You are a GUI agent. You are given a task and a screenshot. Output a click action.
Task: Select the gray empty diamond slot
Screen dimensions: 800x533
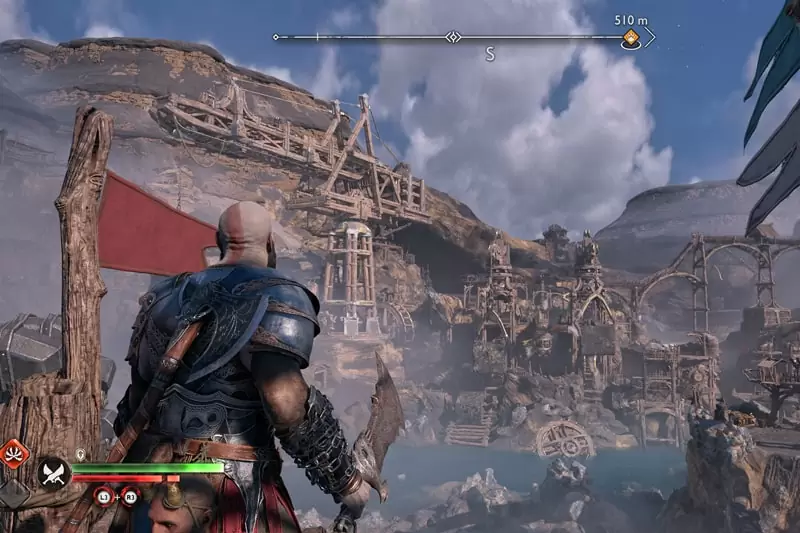pyautogui.click(x=12, y=492)
